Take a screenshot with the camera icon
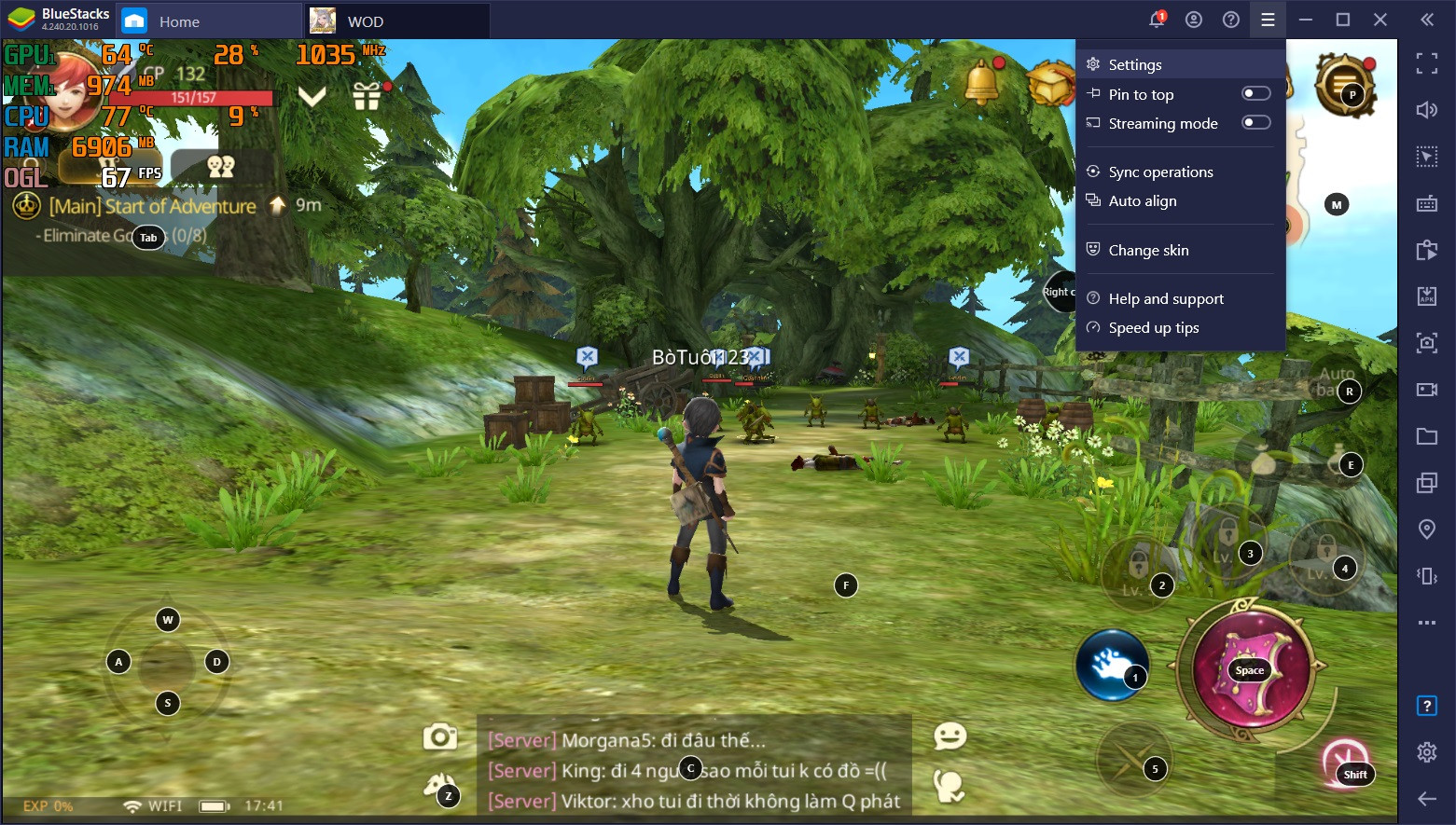1456x825 pixels. coord(439,737)
